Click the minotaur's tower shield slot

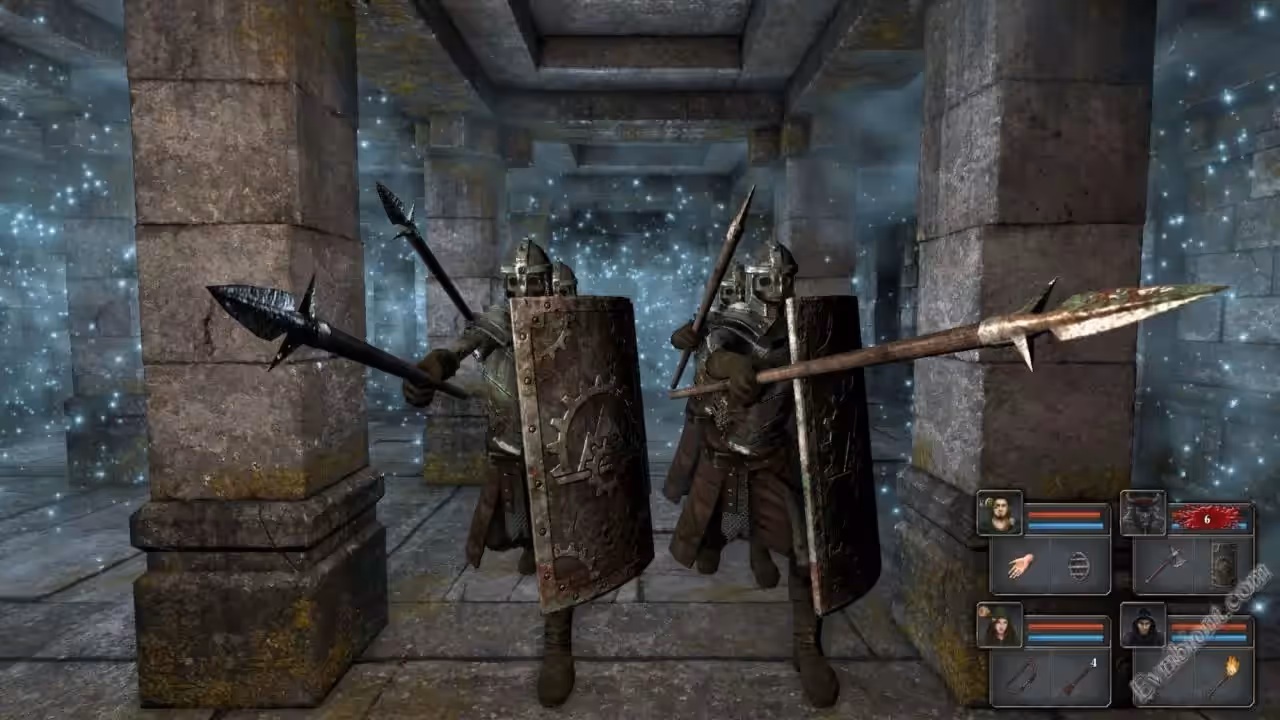[1223, 567]
